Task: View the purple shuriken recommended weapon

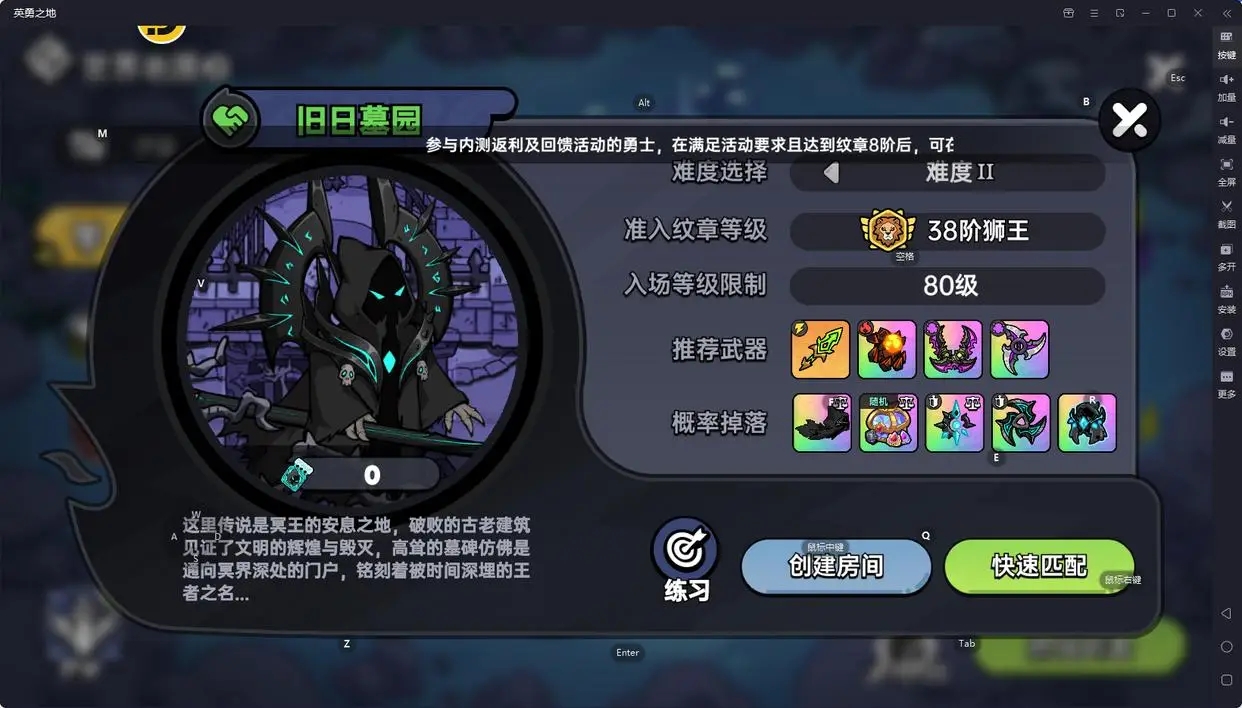Action: (1019, 349)
